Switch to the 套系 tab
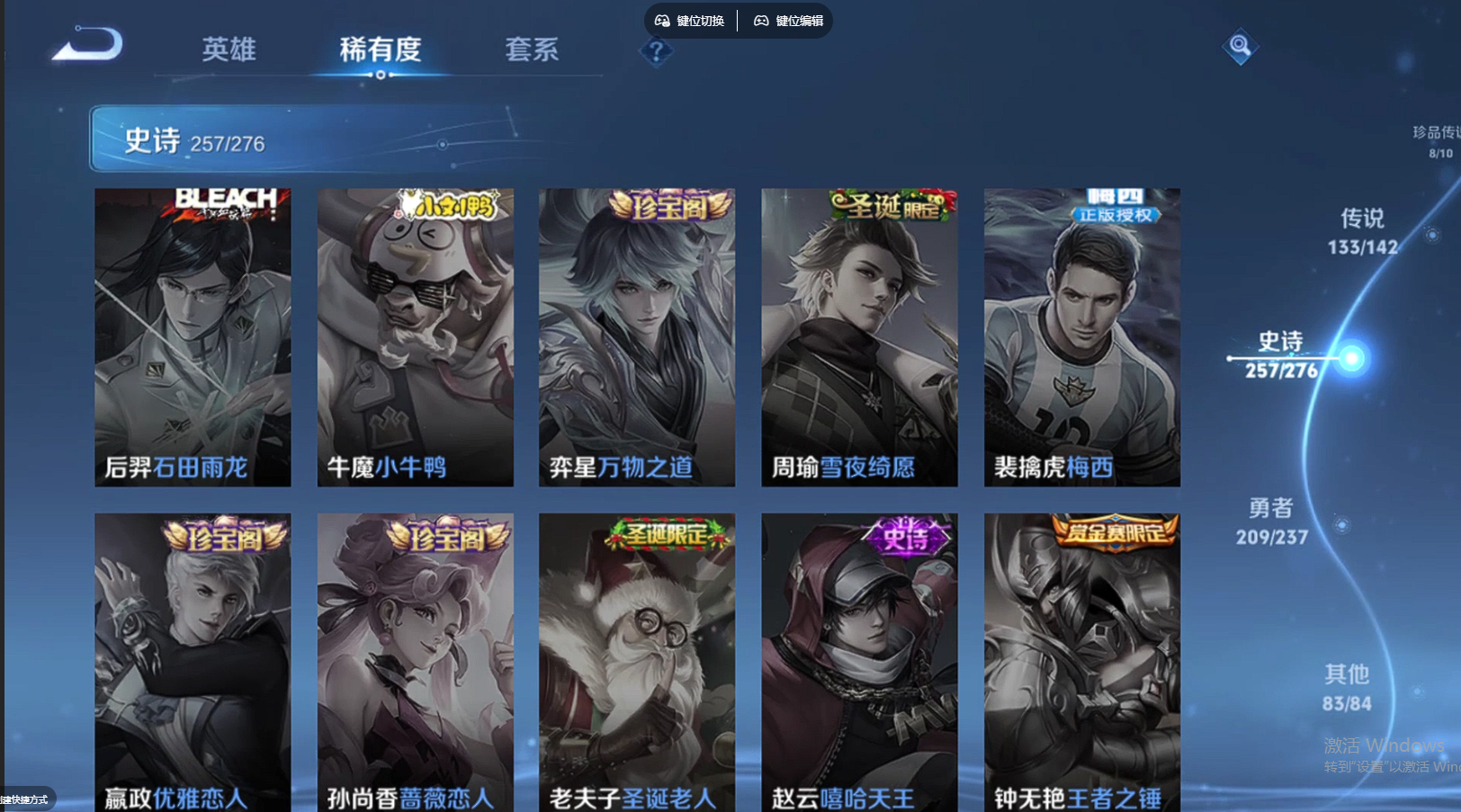Viewport: 1461px width, 812px height. click(x=533, y=51)
